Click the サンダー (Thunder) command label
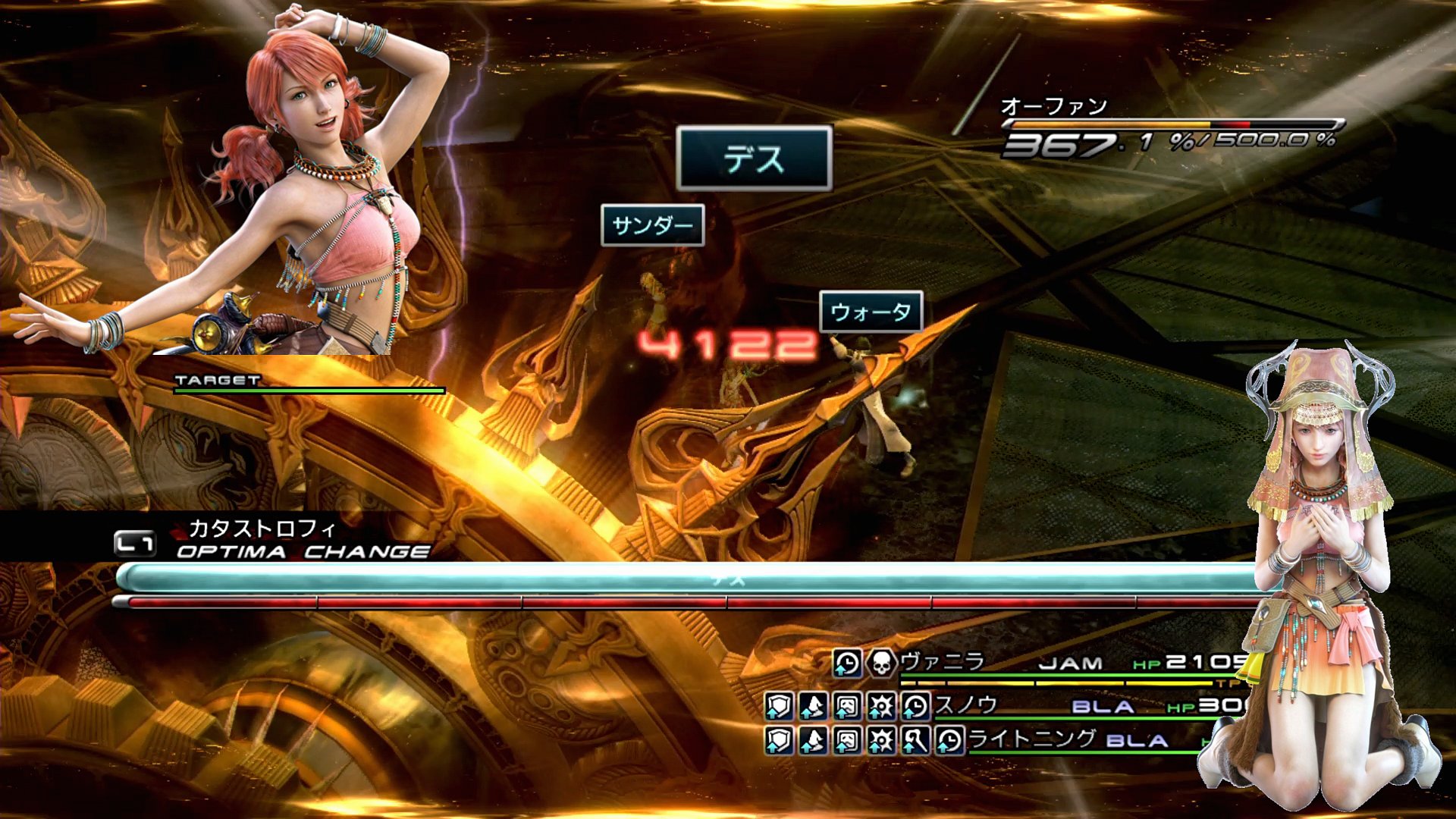This screenshot has width=1456, height=819. tap(652, 225)
